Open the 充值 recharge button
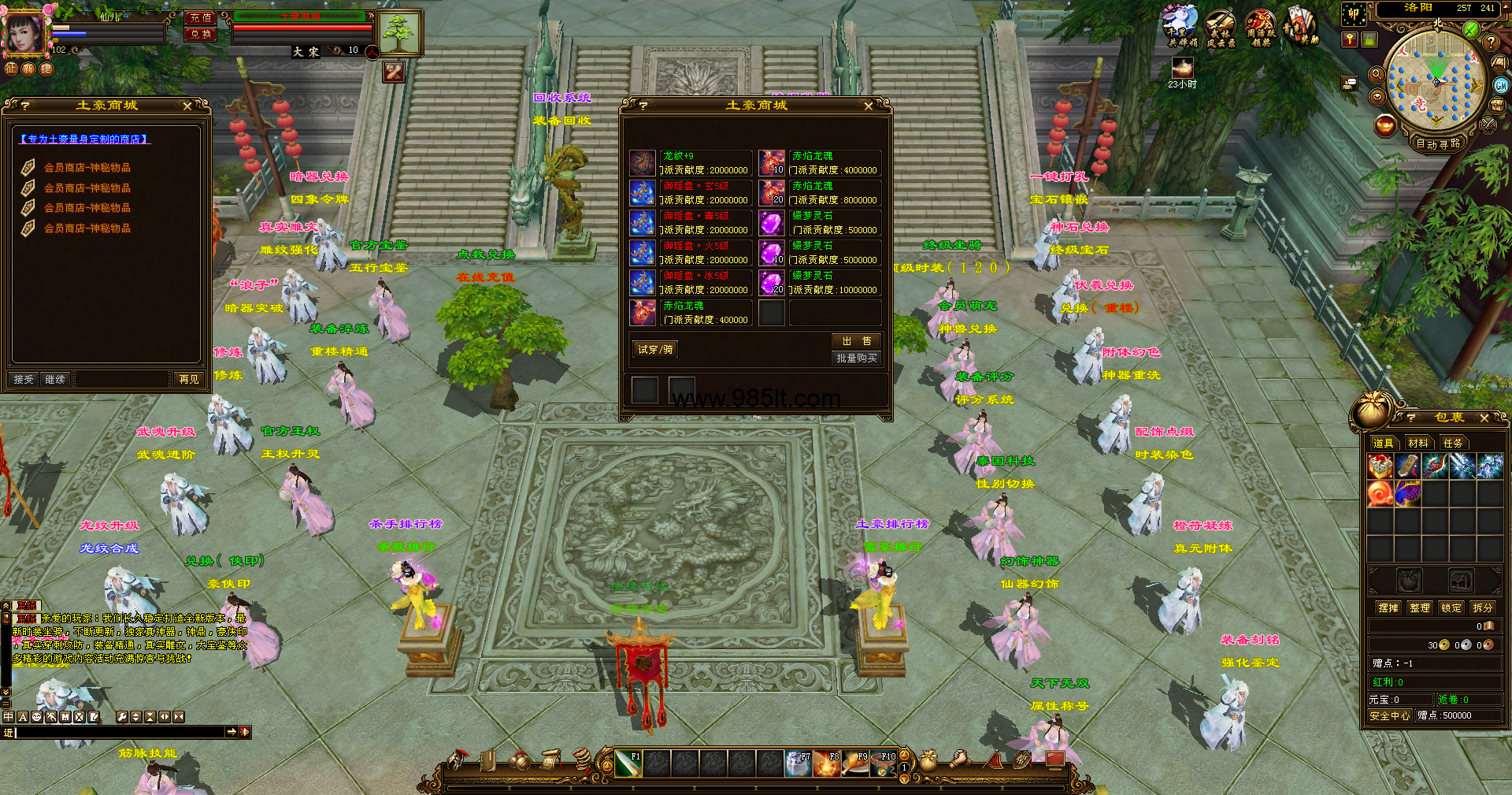The width and height of the screenshot is (1512, 795). (x=200, y=17)
